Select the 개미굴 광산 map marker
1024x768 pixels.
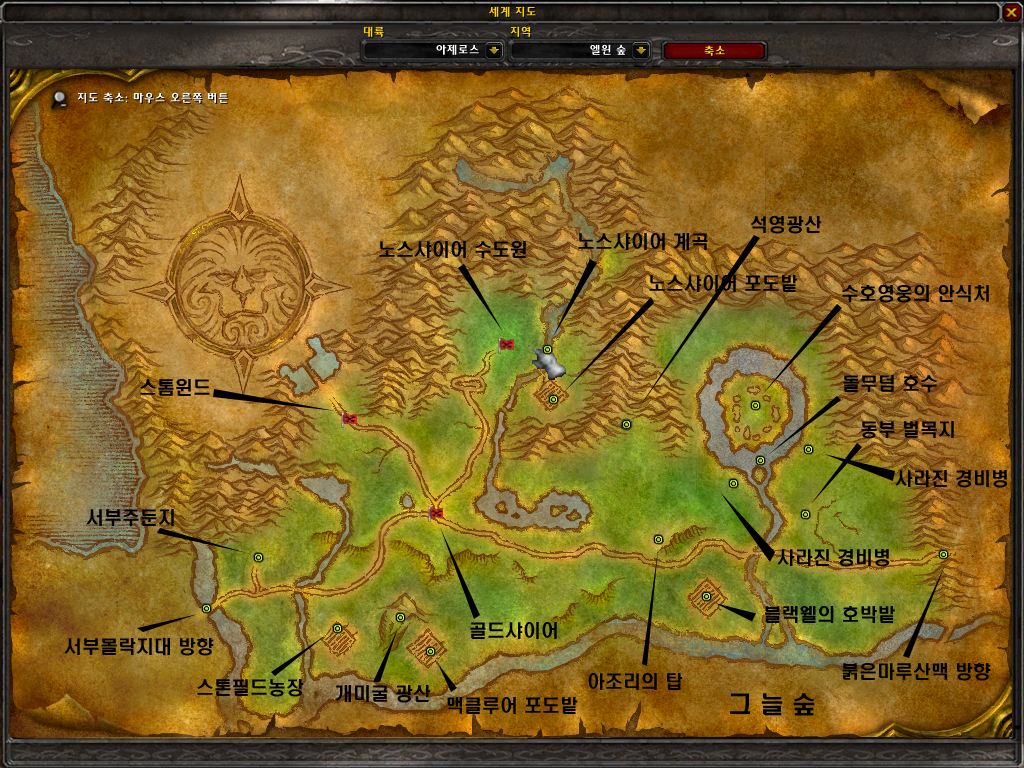[400, 618]
